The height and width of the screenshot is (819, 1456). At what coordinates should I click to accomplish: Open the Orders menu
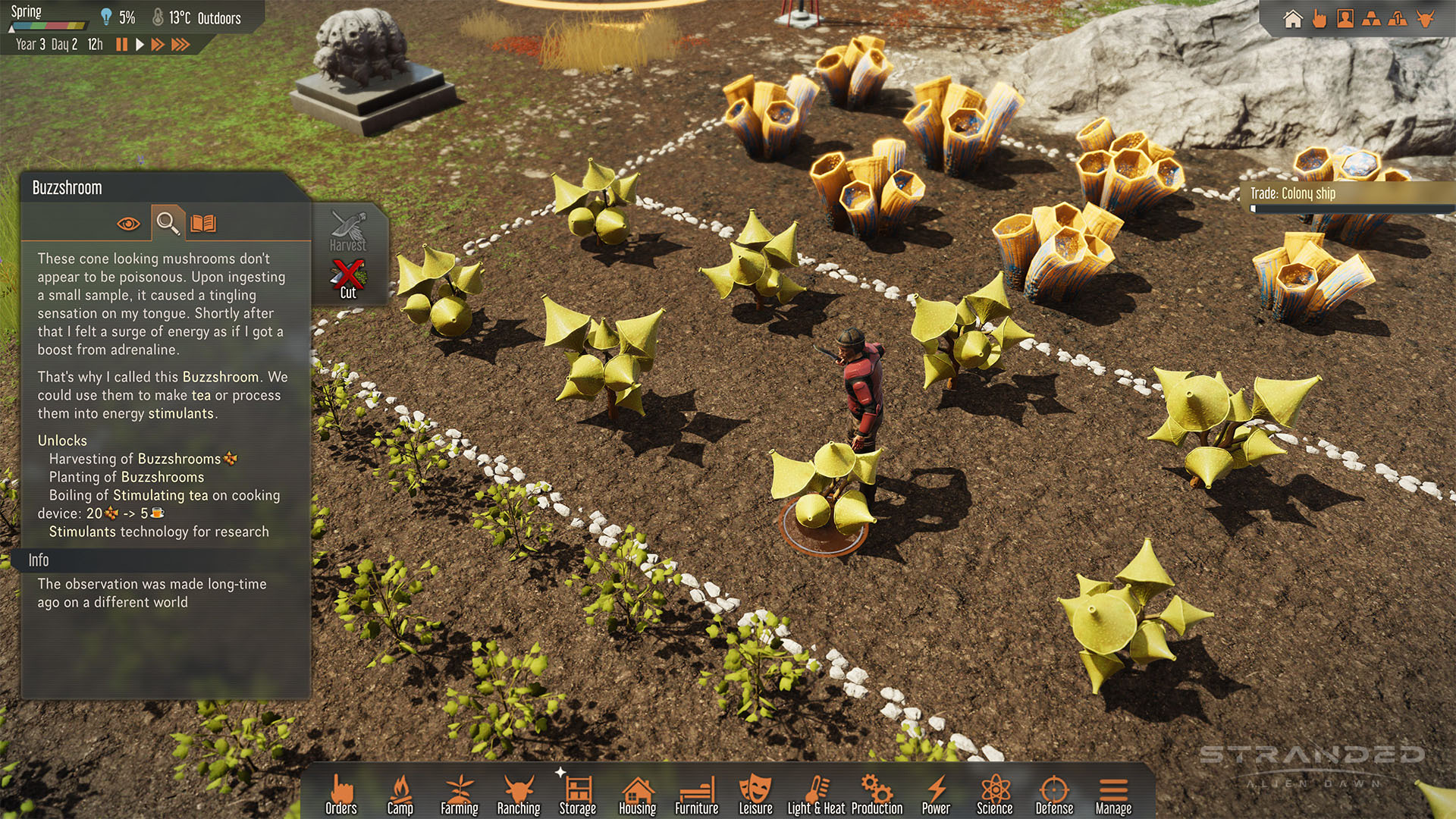341,795
